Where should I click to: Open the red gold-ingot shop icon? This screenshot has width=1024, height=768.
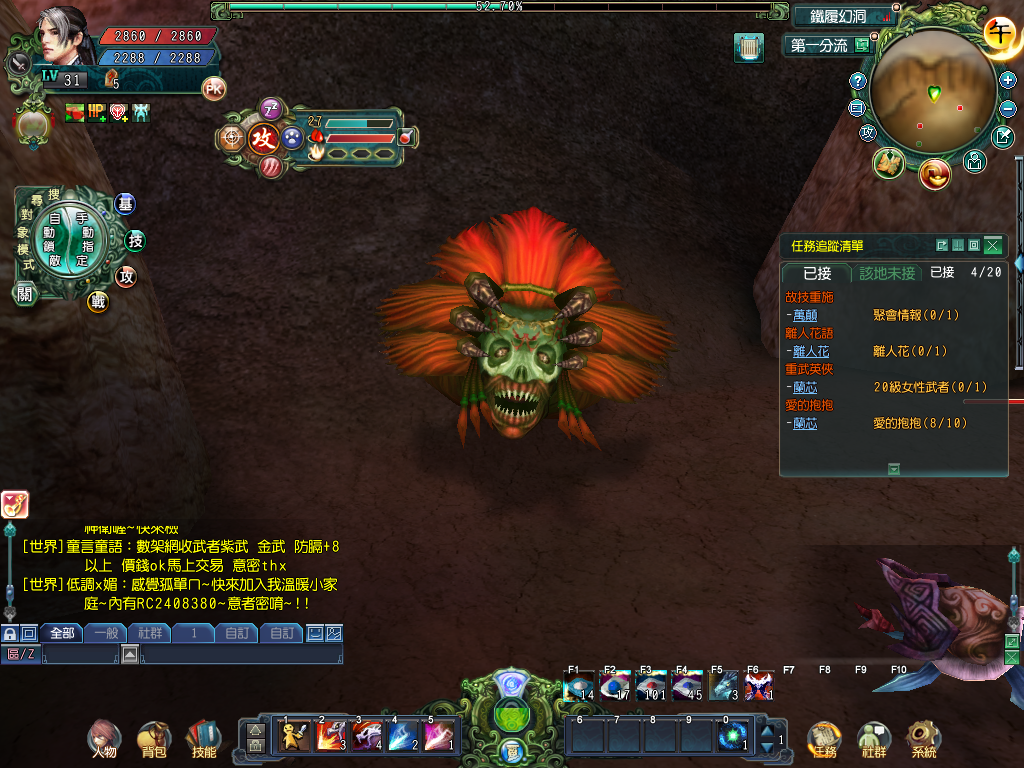935,174
